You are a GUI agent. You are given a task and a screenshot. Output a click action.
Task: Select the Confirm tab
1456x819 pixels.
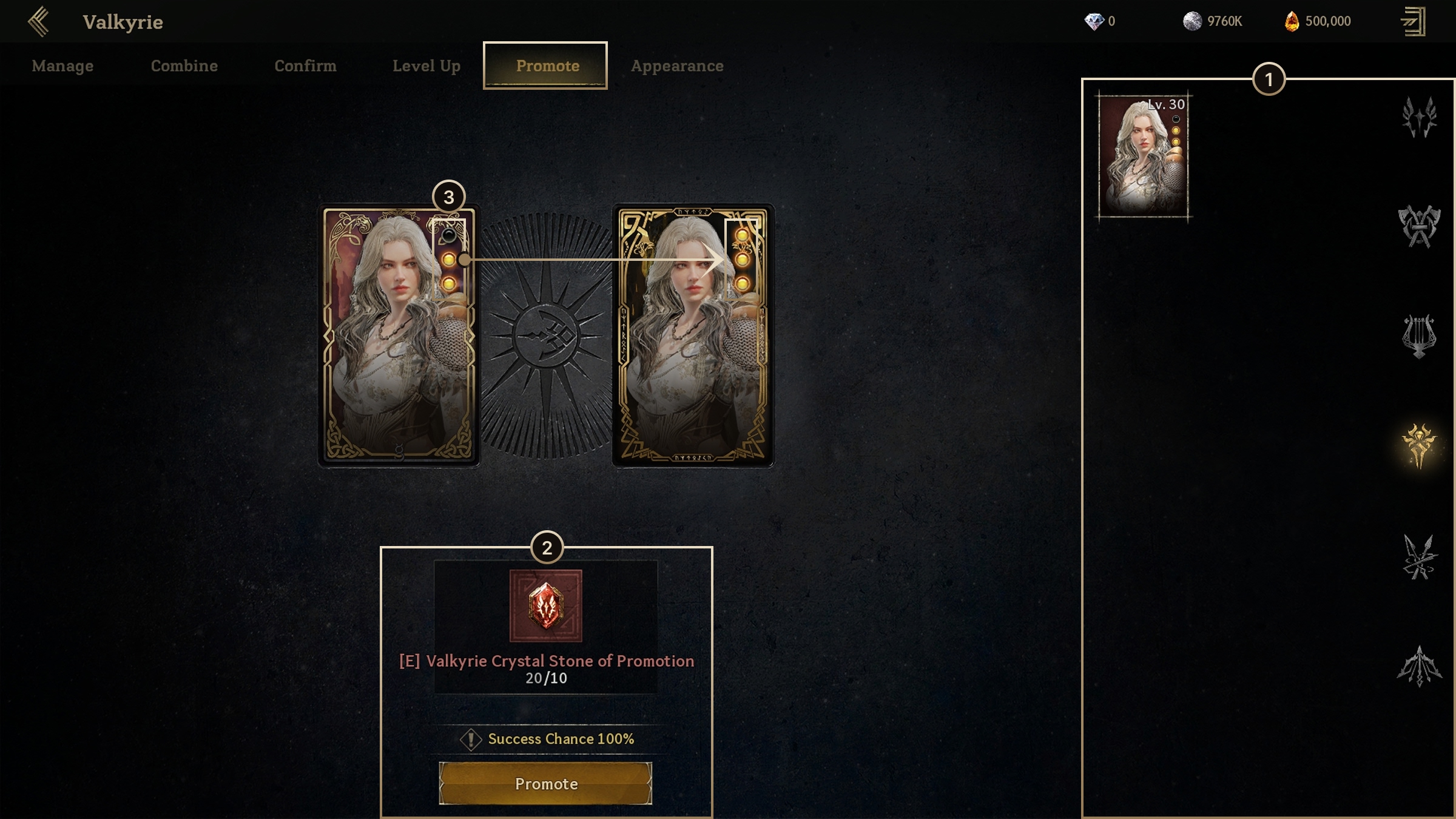coord(305,66)
